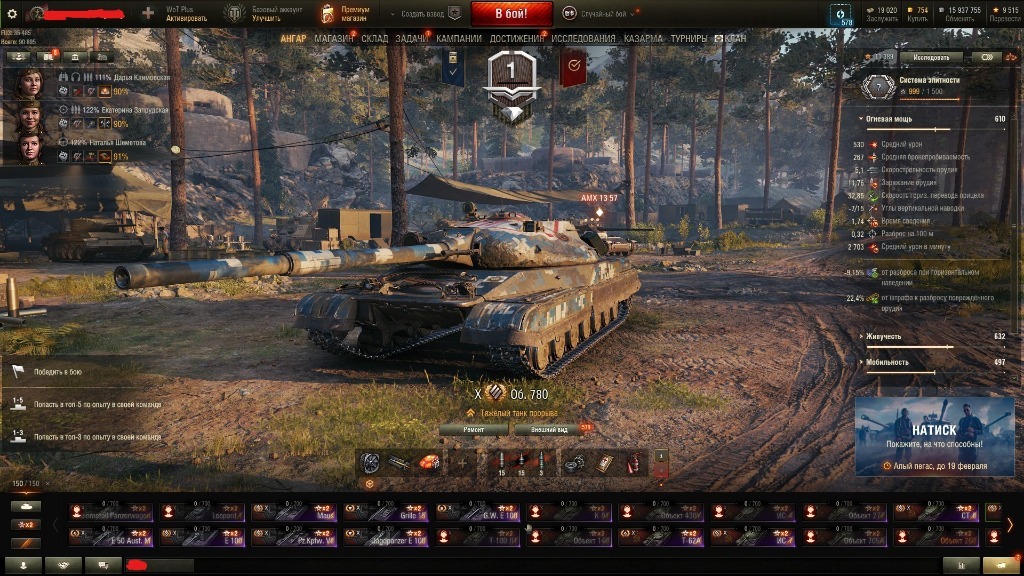Click the red "В бой!" battle button

coord(511,14)
